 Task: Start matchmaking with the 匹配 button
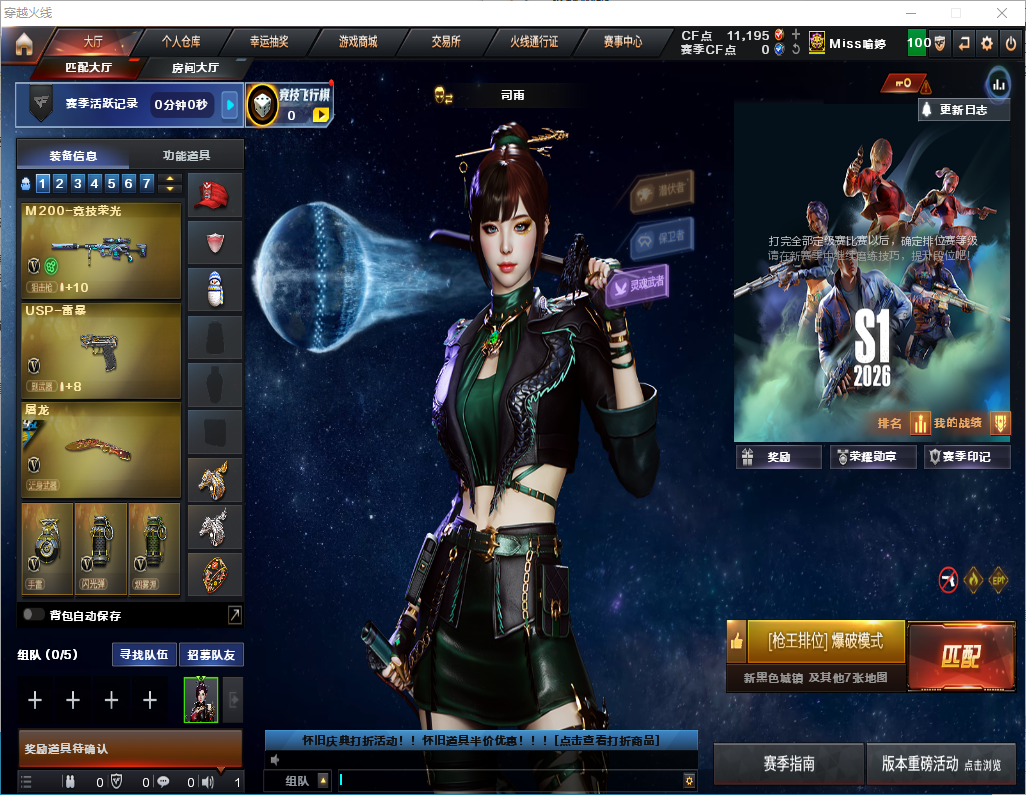click(961, 655)
